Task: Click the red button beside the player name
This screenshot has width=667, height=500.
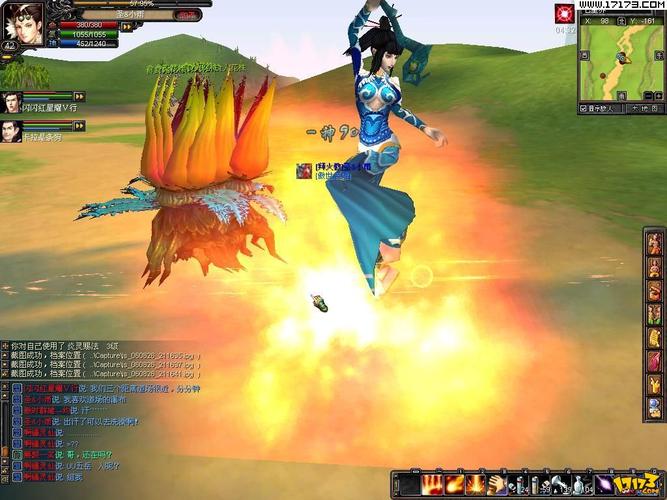Action: (x=187, y=15)
